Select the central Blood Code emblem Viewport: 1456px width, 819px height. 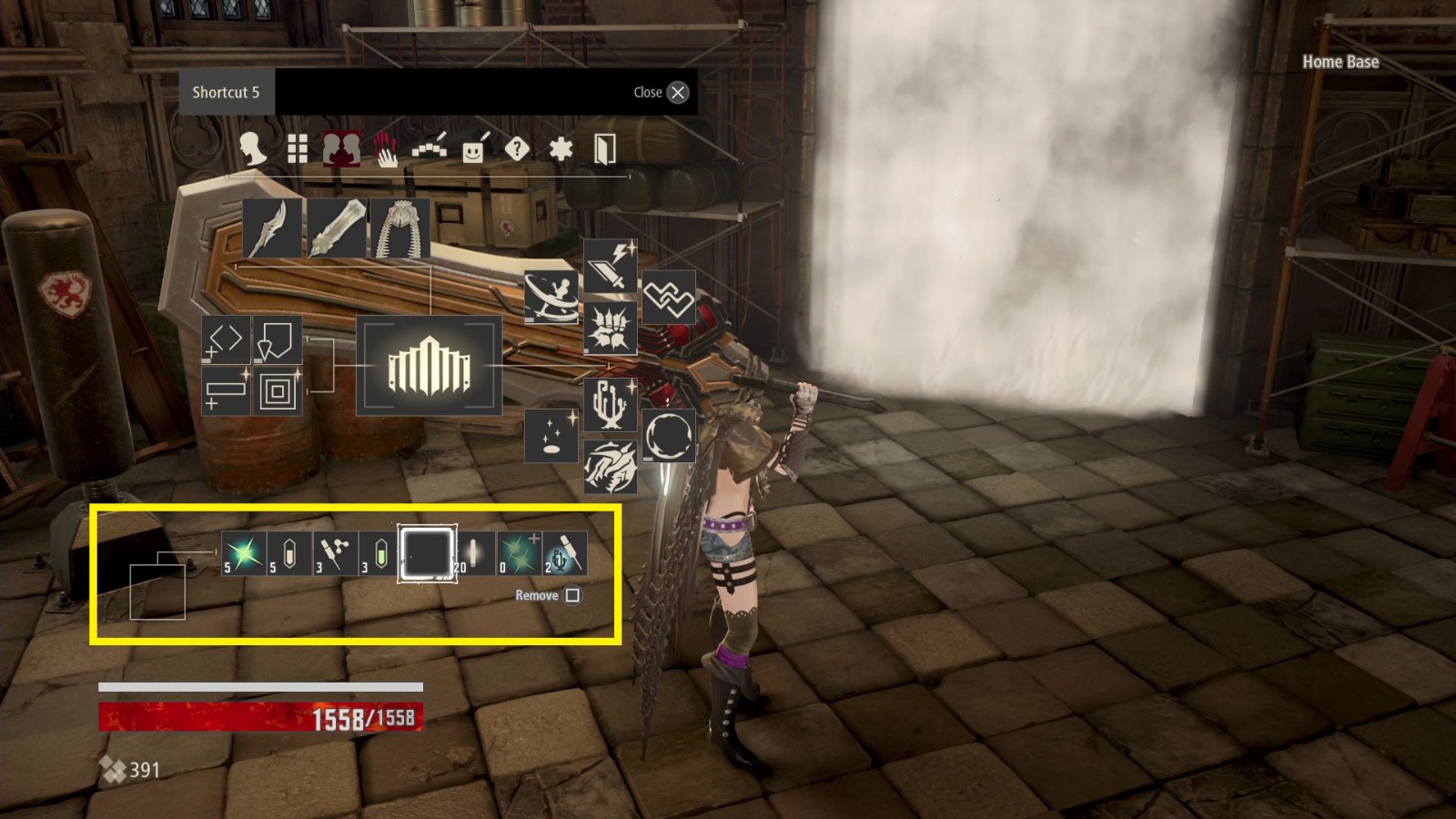point(429,366)
